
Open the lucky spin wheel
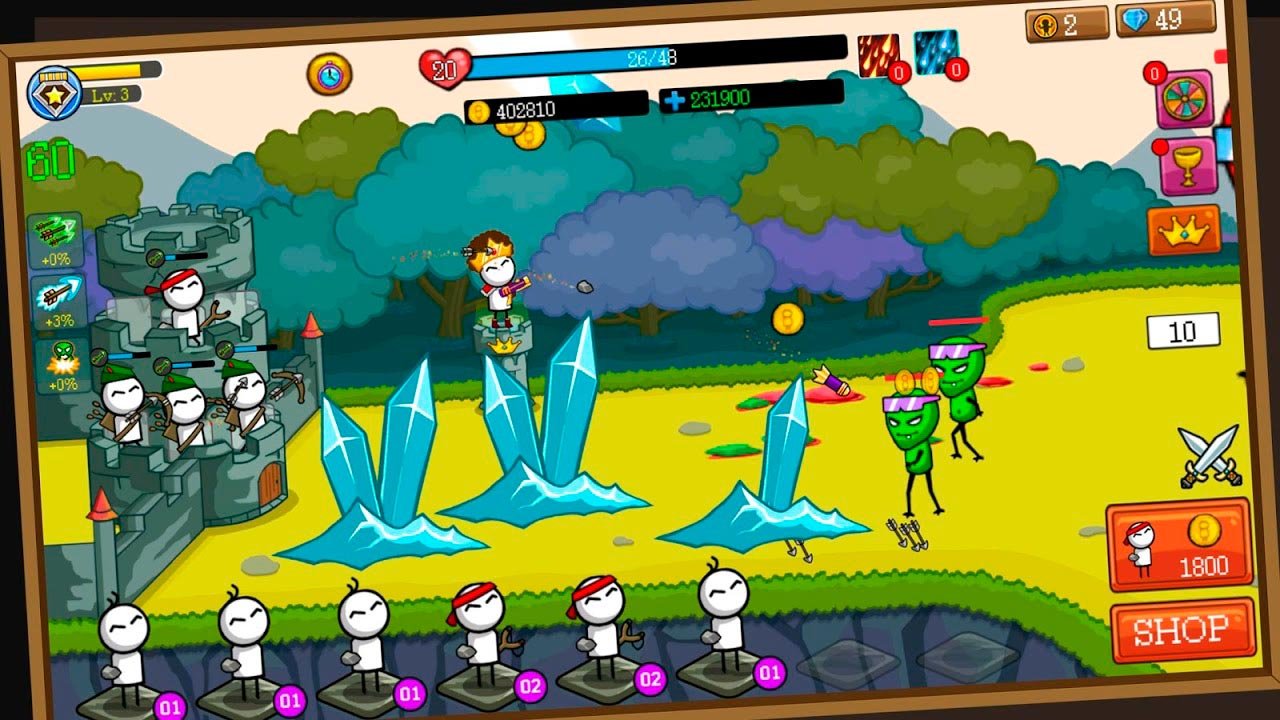tap(1185, 99)
